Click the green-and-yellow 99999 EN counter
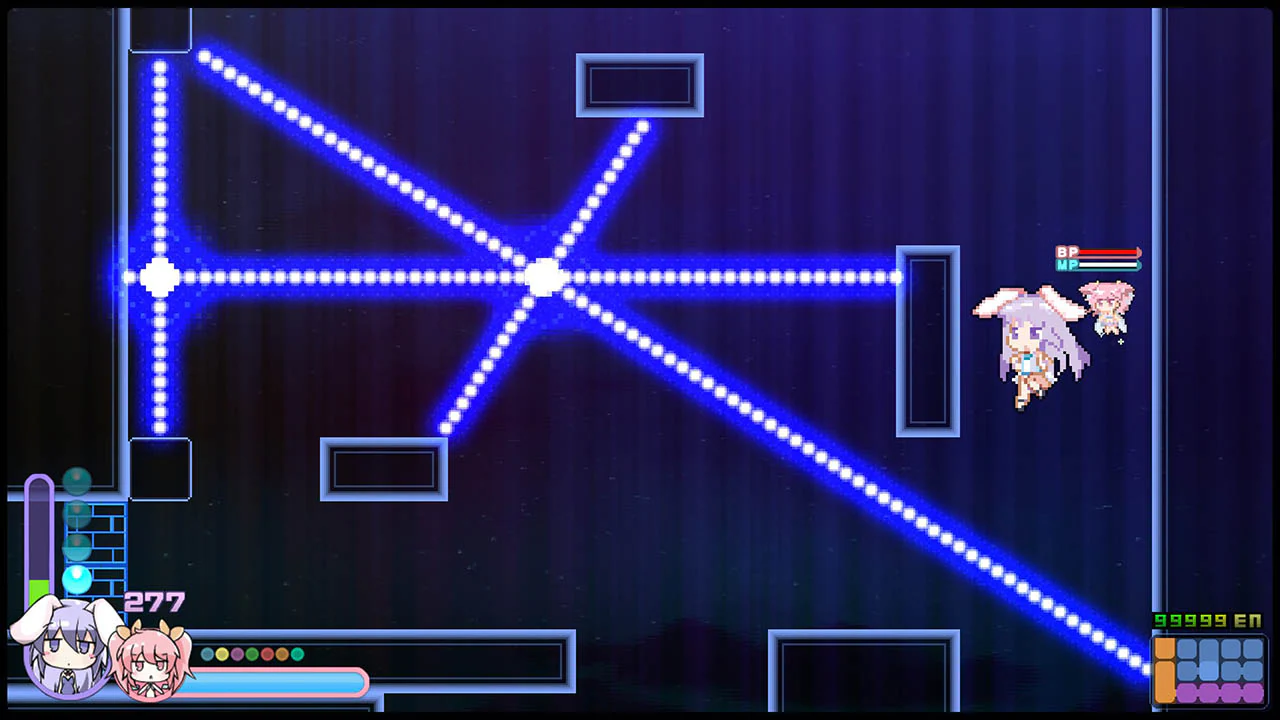 (1207, 620)
